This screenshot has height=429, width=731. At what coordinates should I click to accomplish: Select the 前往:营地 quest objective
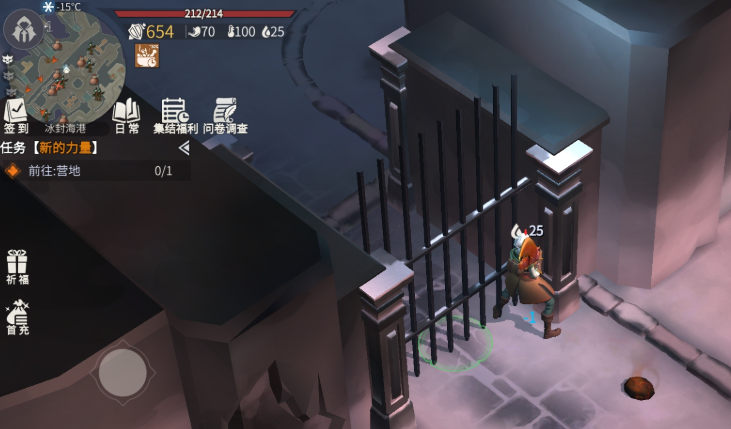(90, 171)
